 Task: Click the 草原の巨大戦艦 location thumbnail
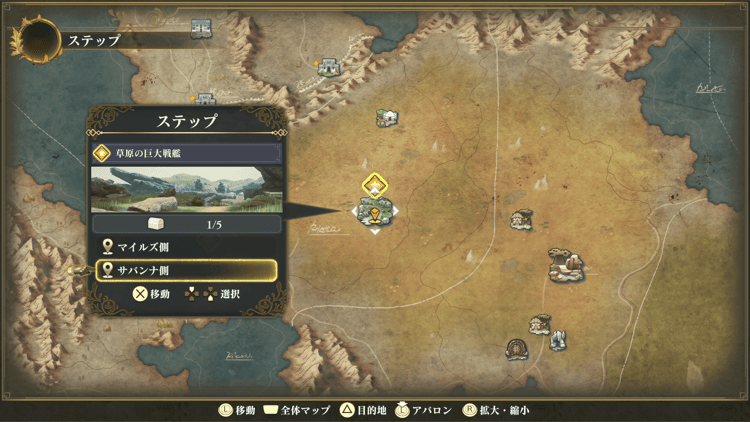185,189
